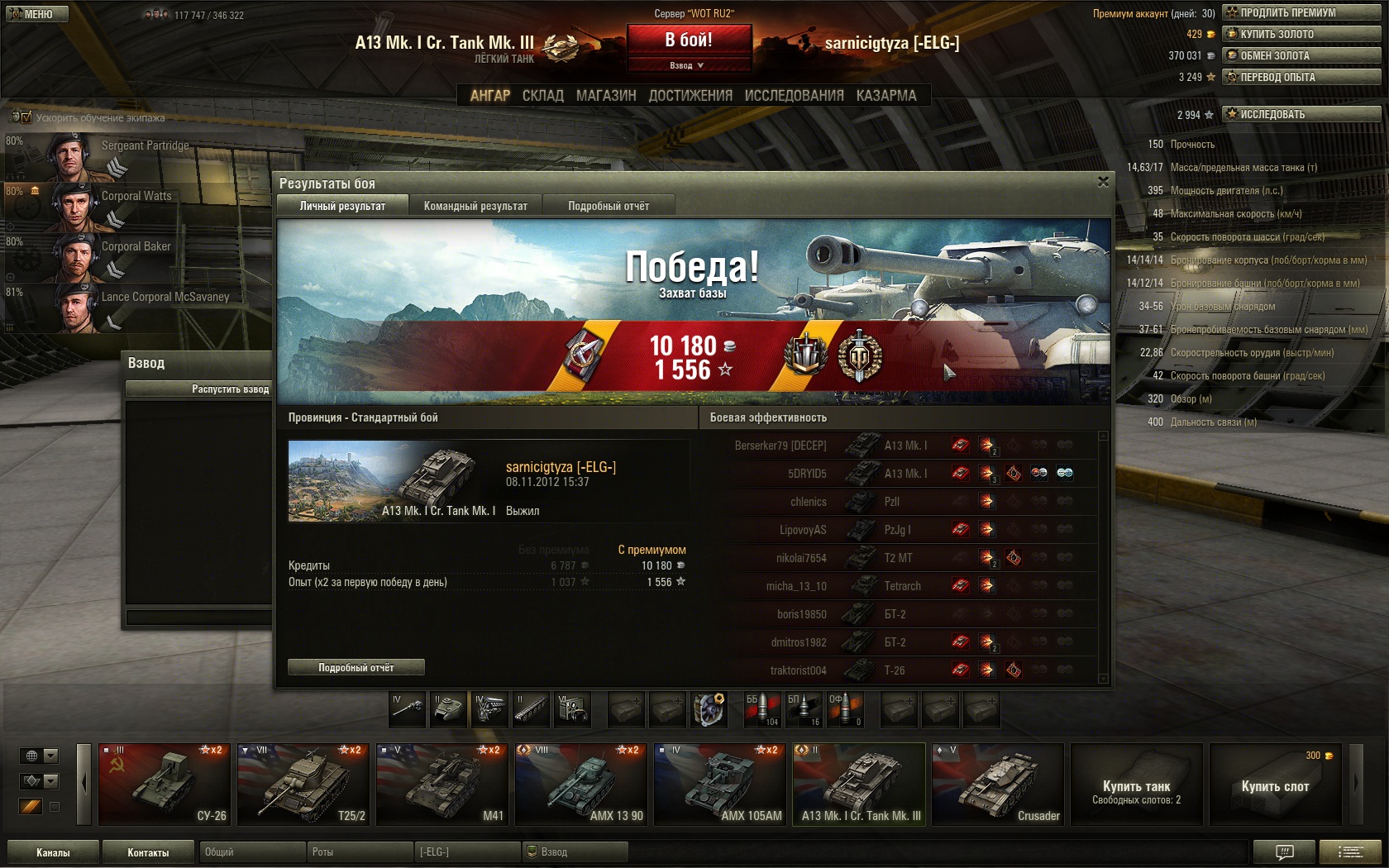Click Продлить премиум button

1301,12
